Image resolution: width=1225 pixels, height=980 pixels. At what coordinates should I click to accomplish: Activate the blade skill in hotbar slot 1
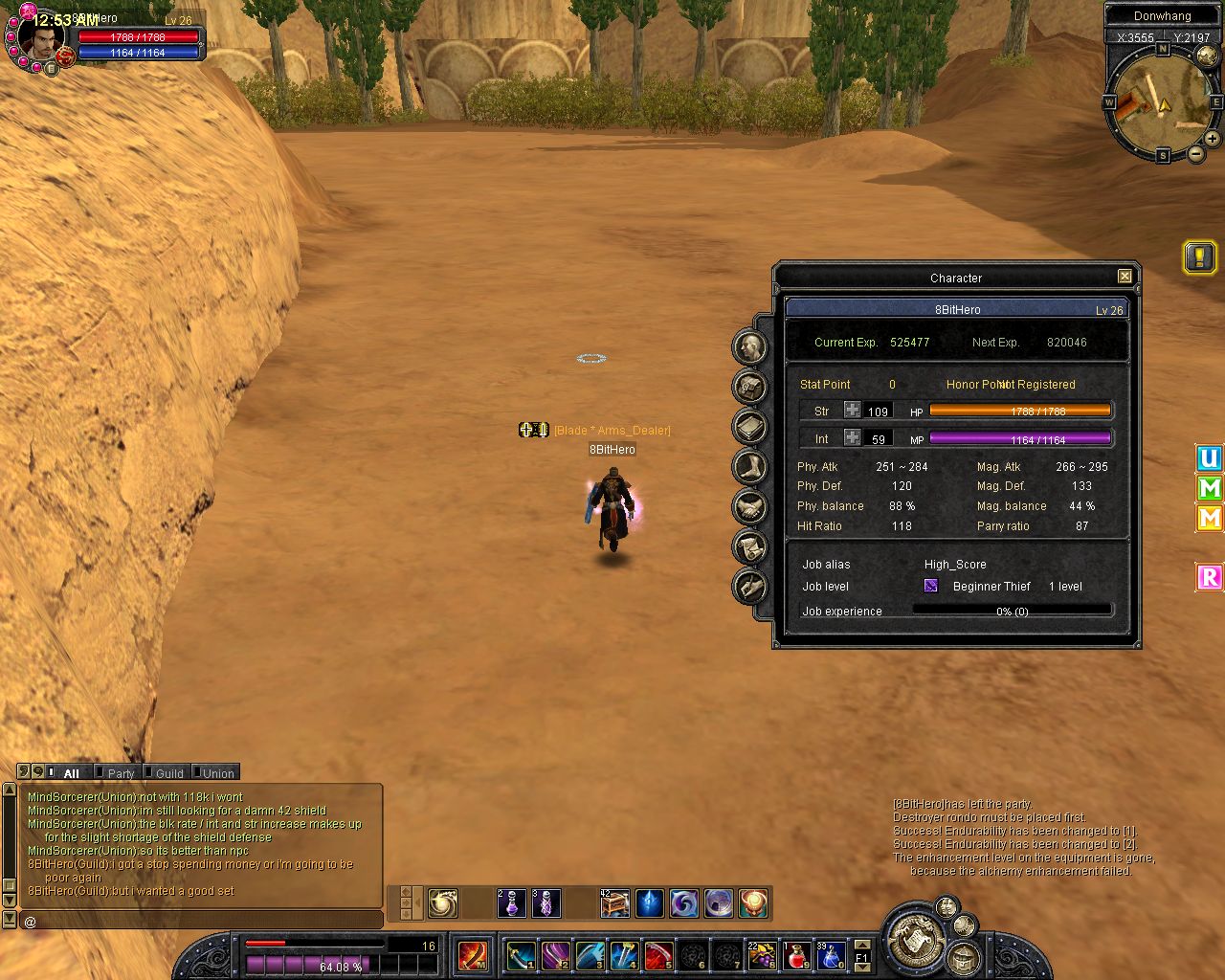pyautogui.click(x=521, y=955)
